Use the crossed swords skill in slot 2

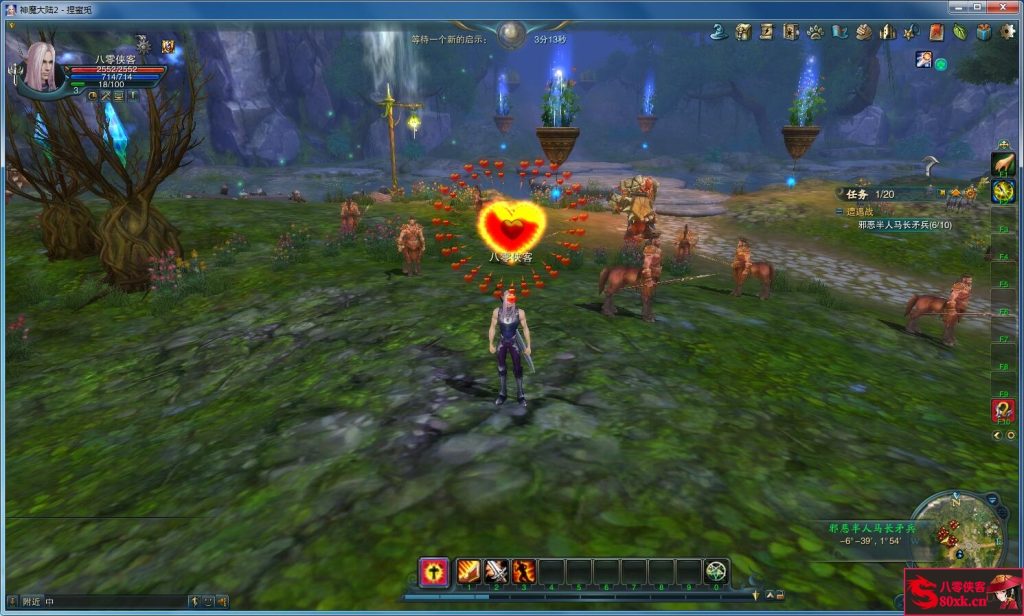pyautogui.click(x=497, y=571)
